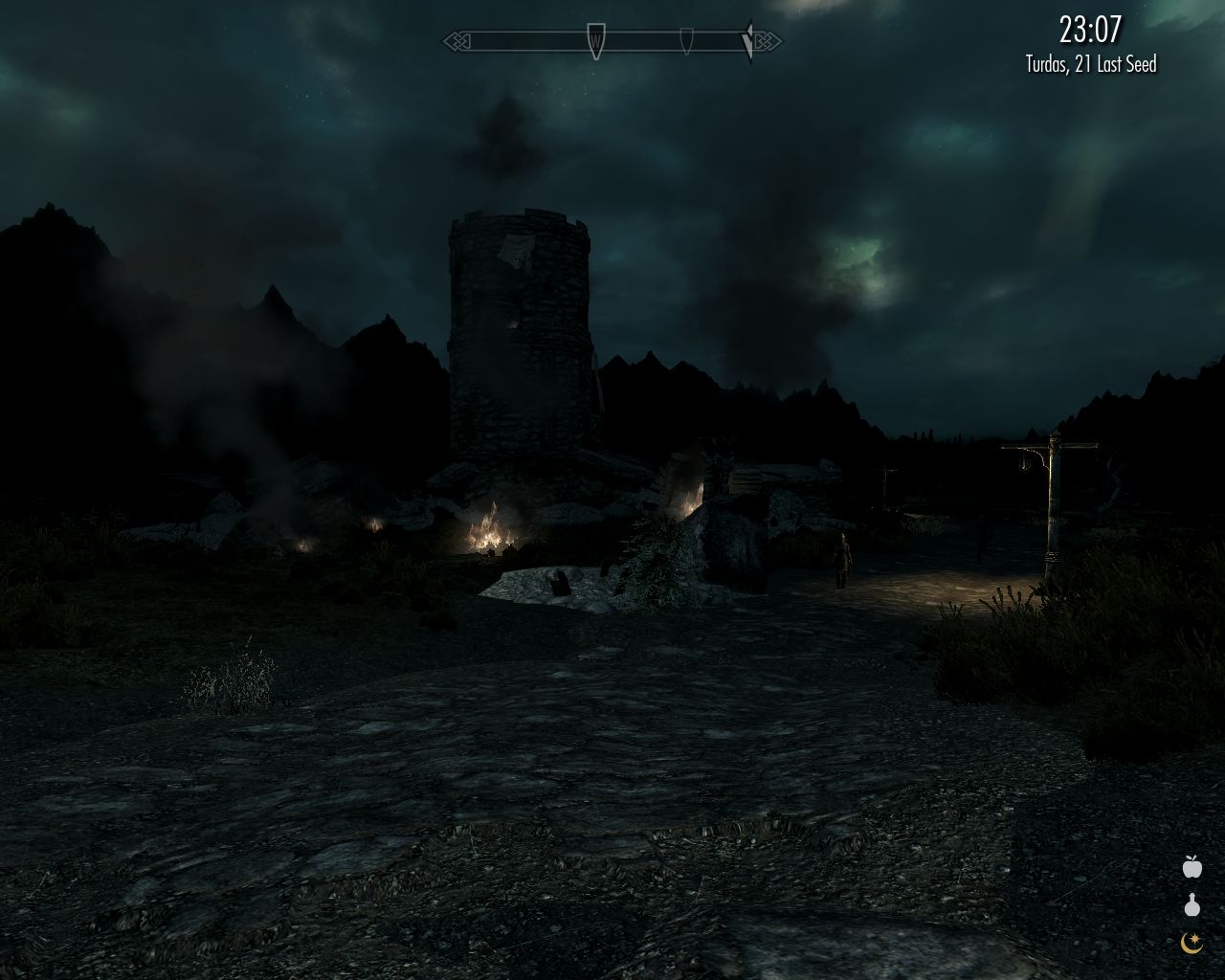This screenshot has width=1225, height=980.
Task: Click the W marker on the compass
Action: (x=594, y=42)
